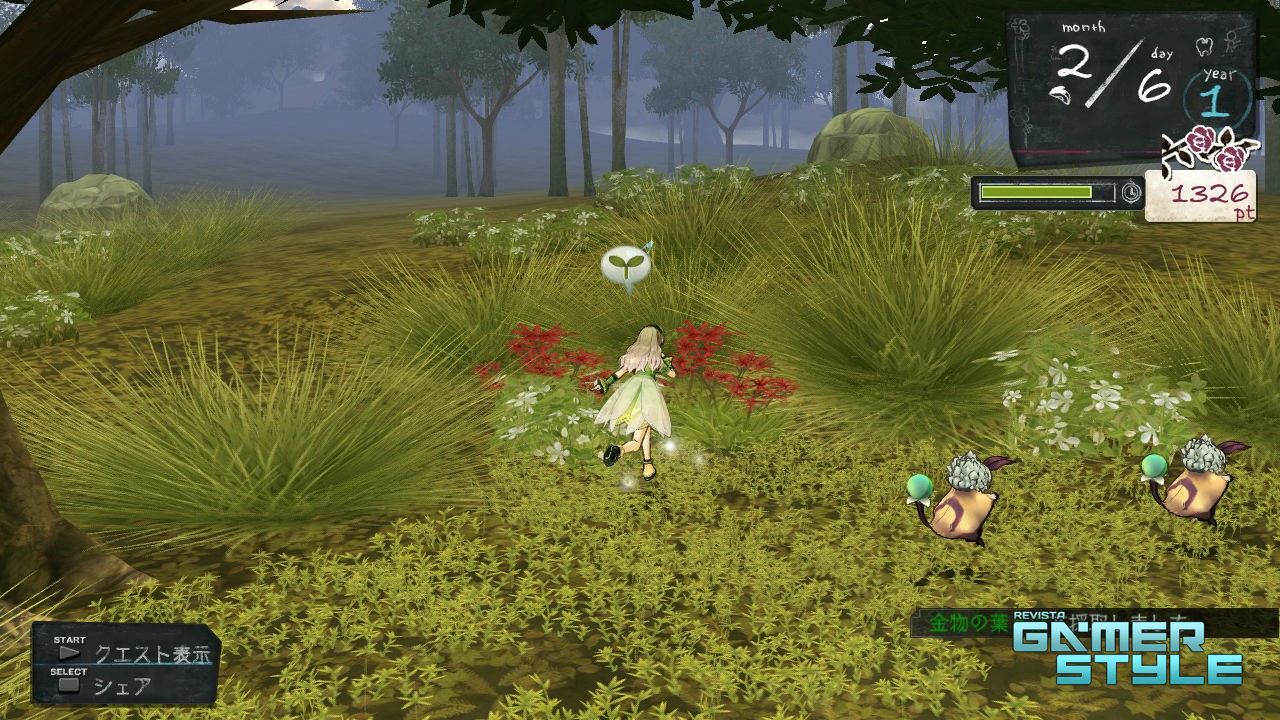Click the sprout gathering bubble icon
1280x720 pixels.
point(626,266)
